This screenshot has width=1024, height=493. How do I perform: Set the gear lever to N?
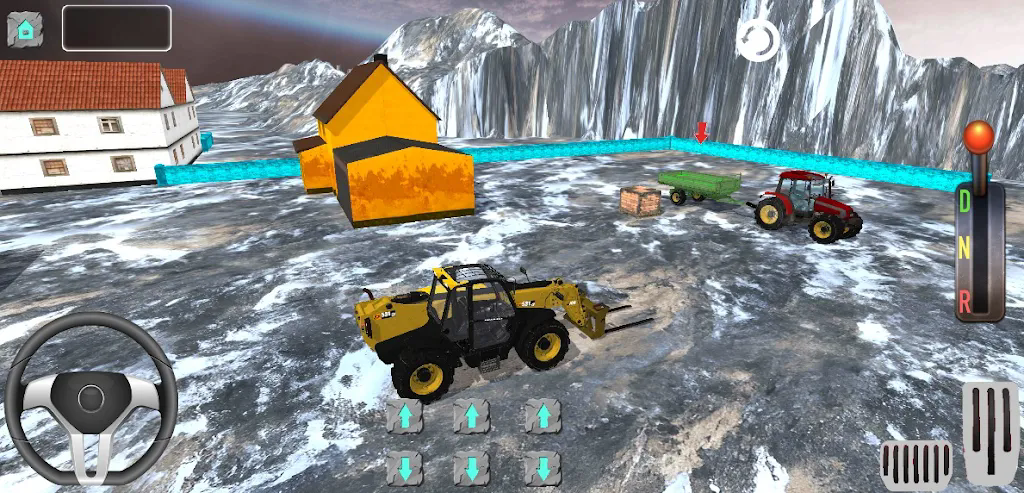[x=965, y=249]
